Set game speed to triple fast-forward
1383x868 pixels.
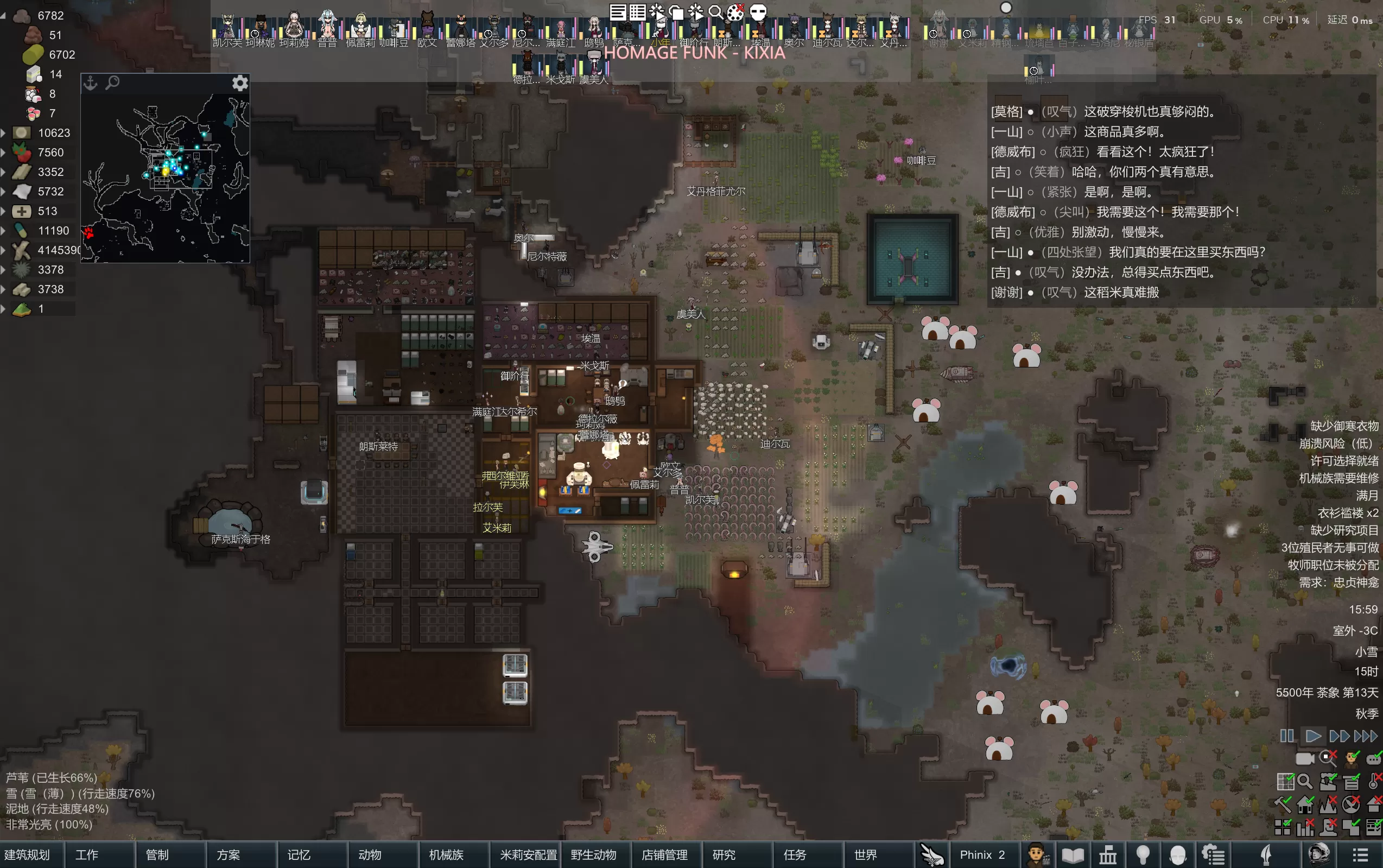[1365, 736]
